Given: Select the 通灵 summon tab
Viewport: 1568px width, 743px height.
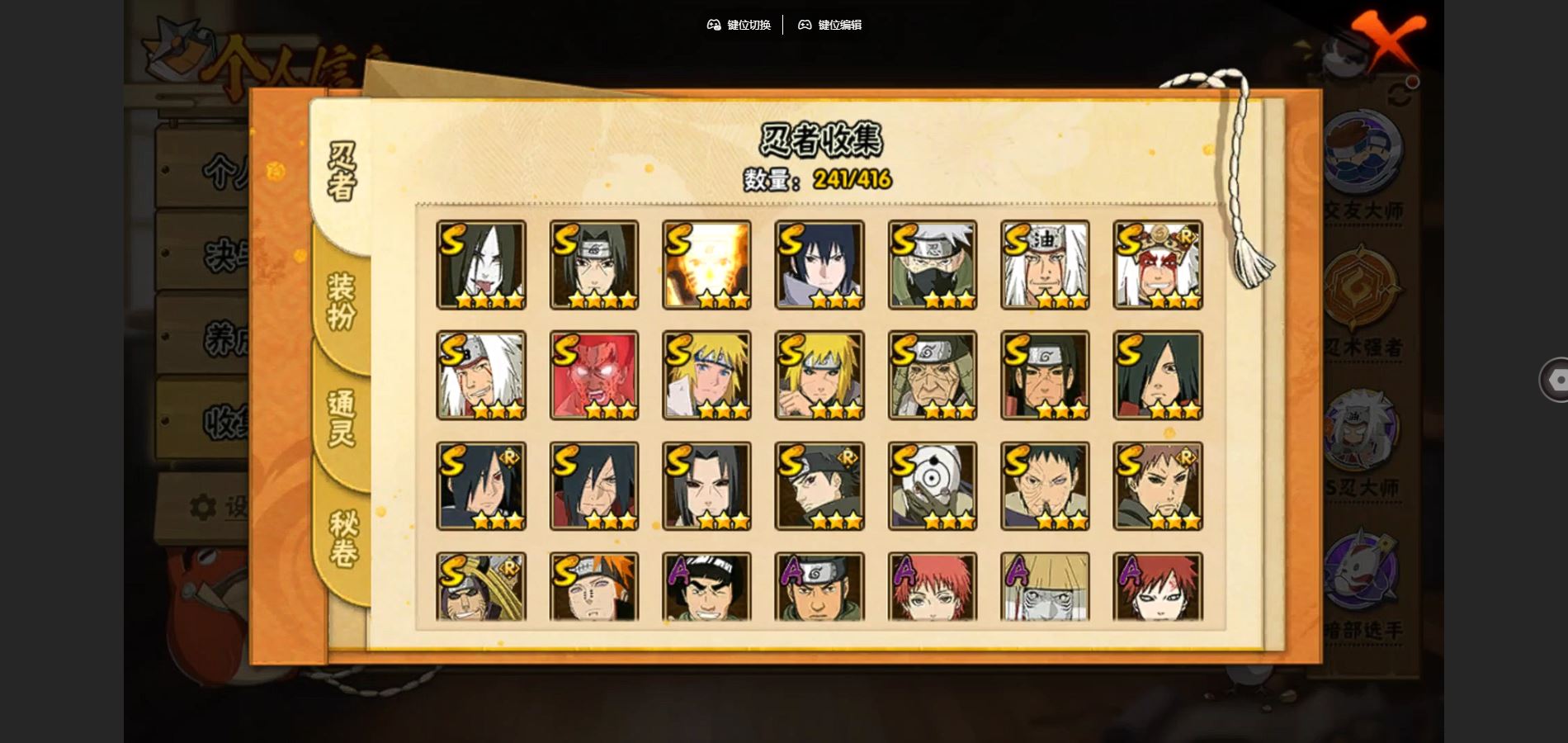Looking at the screenshot, I should pos(342,418).
